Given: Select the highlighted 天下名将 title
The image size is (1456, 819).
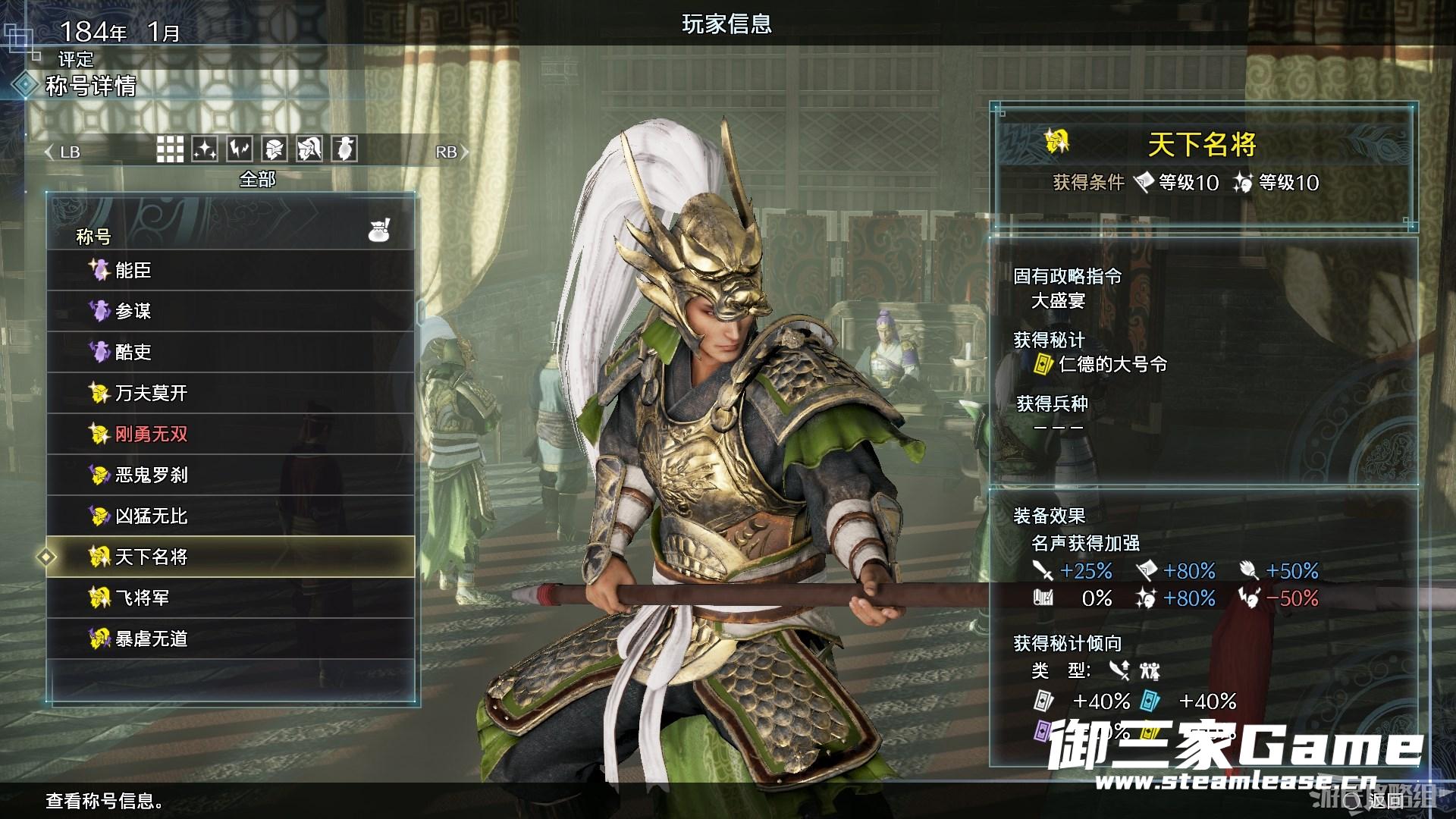Looking at the screenshot, I should (231, 557).
